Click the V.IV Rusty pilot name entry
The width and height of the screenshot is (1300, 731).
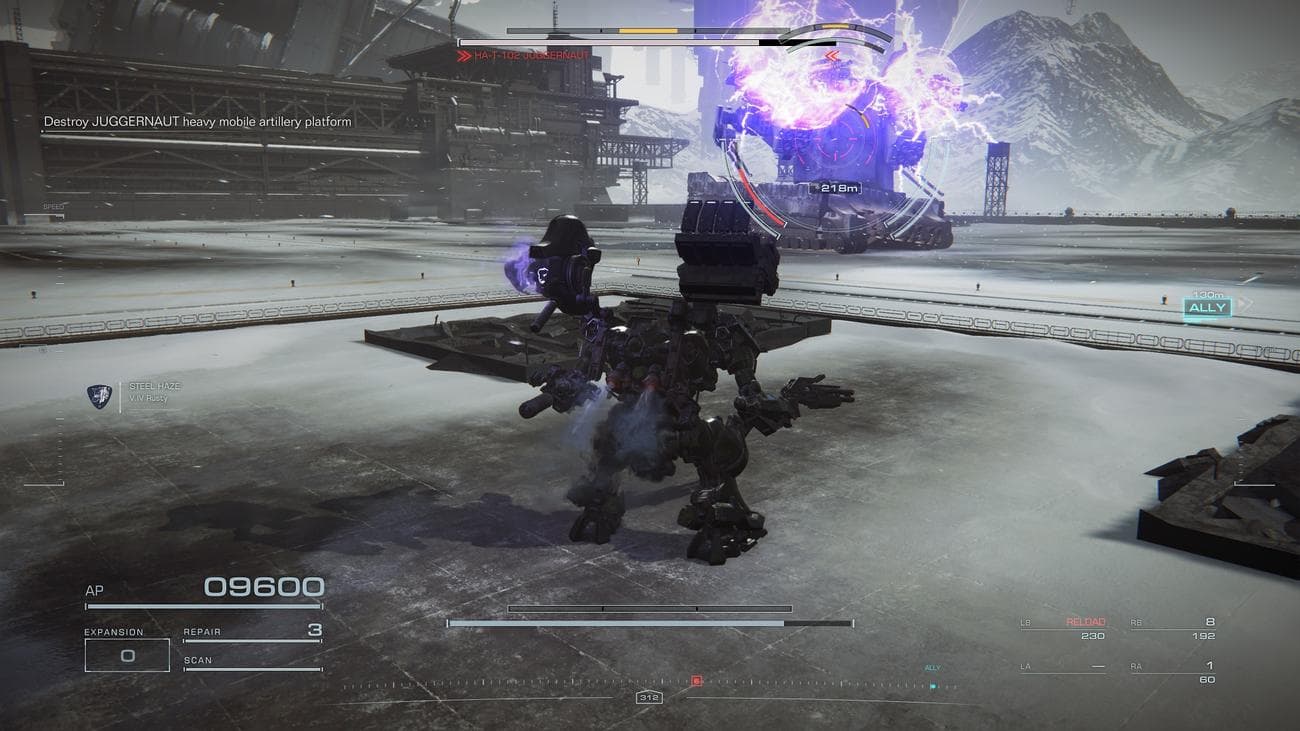150,397
